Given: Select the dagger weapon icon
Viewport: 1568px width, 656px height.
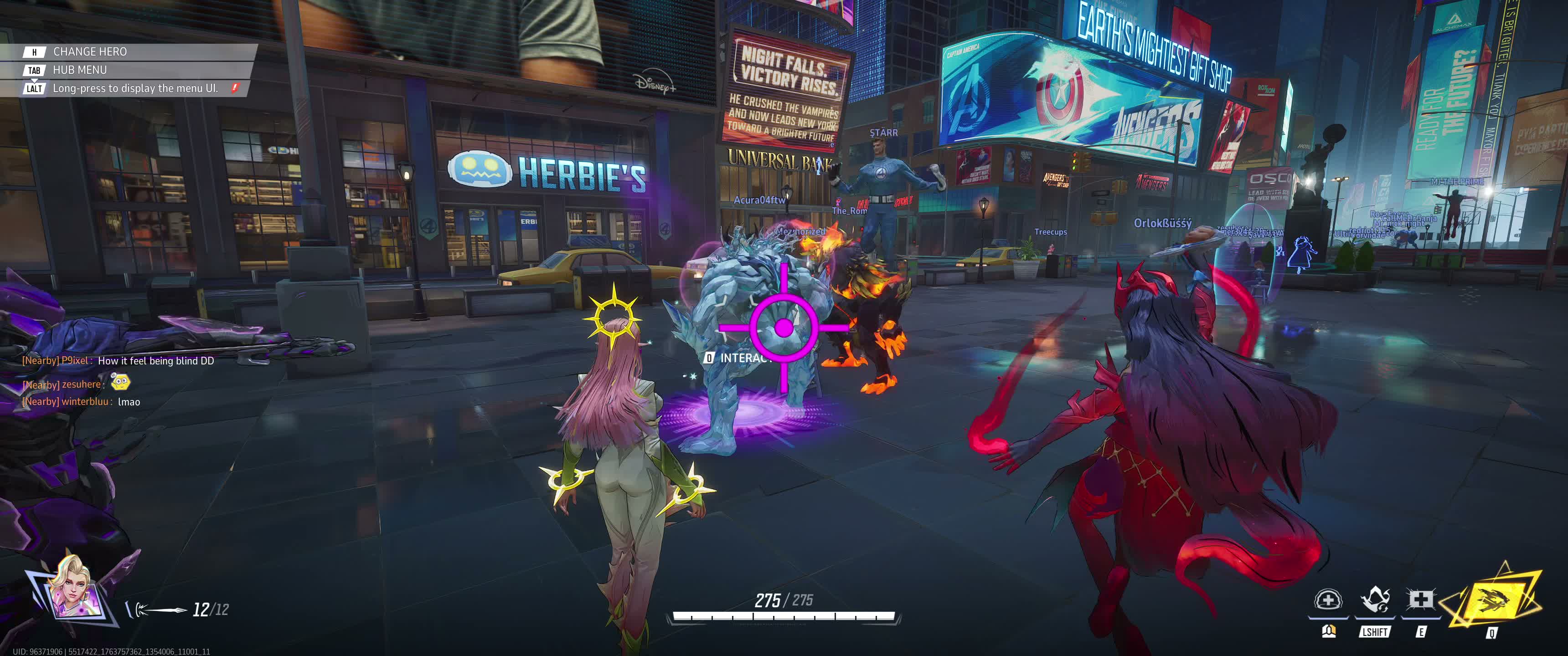Looking at the screenshot, I should coord(160,609).
